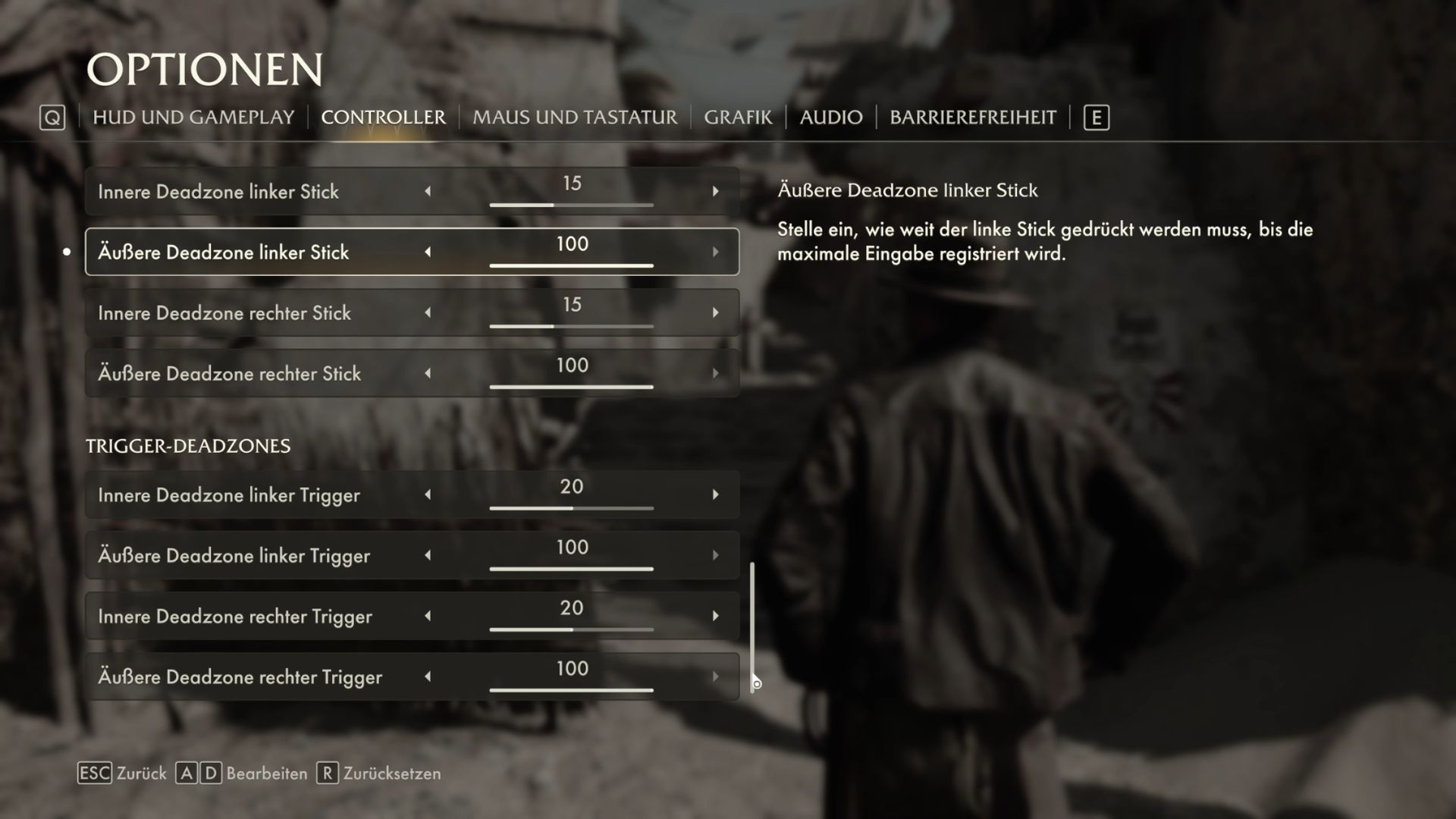Reduce Äußere Deadzone rechter Stick value
This screenshot has height=819, width=1456.
point(428,374)
